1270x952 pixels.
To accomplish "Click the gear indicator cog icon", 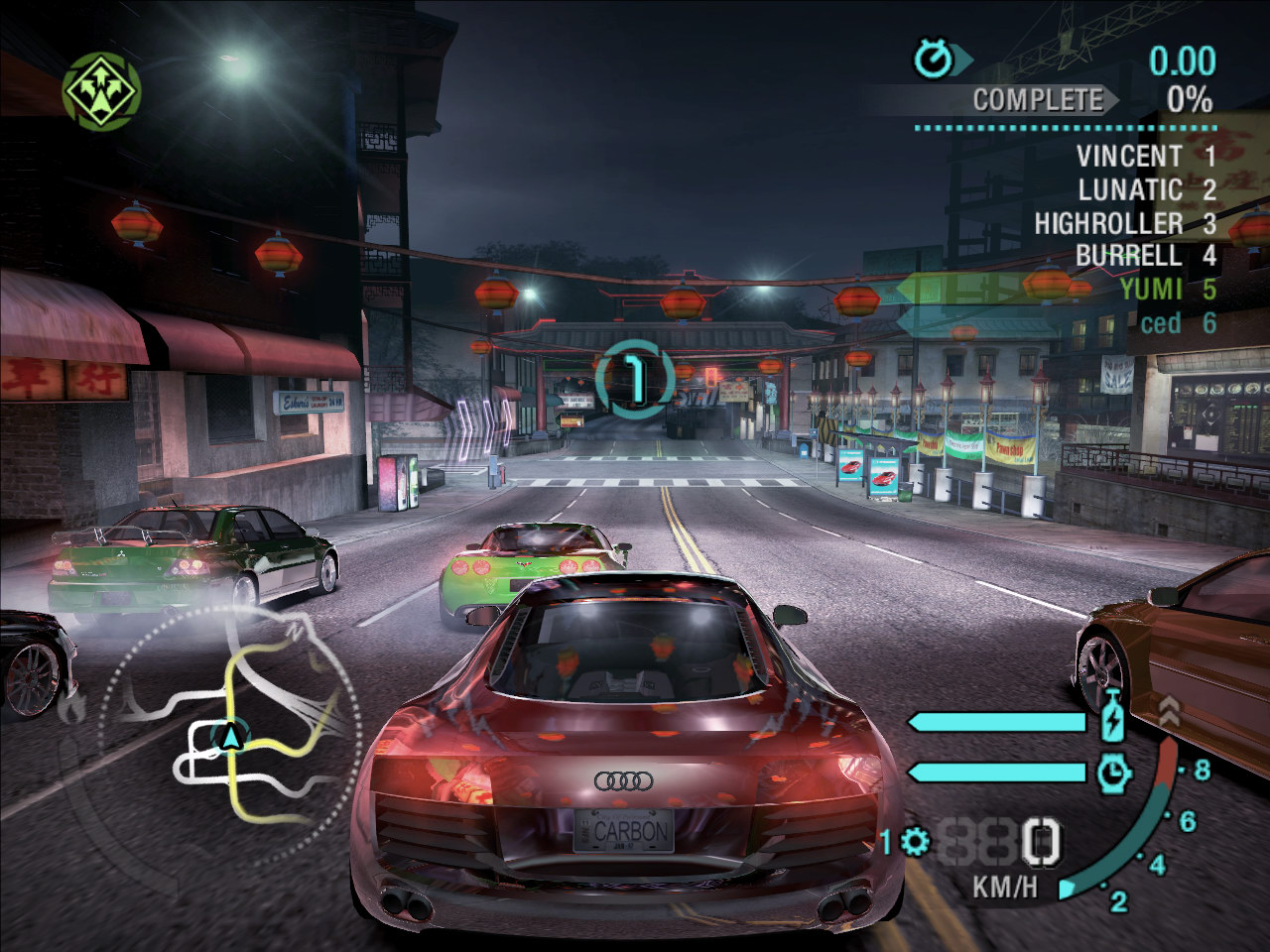I will (914, 843).
